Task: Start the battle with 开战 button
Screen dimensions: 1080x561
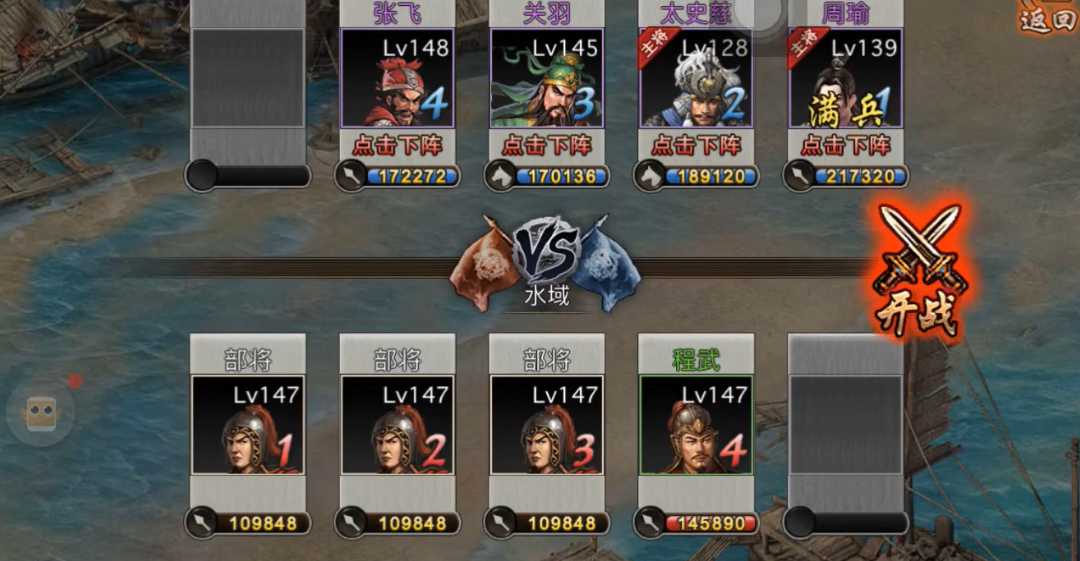Action: coord(916,268)
